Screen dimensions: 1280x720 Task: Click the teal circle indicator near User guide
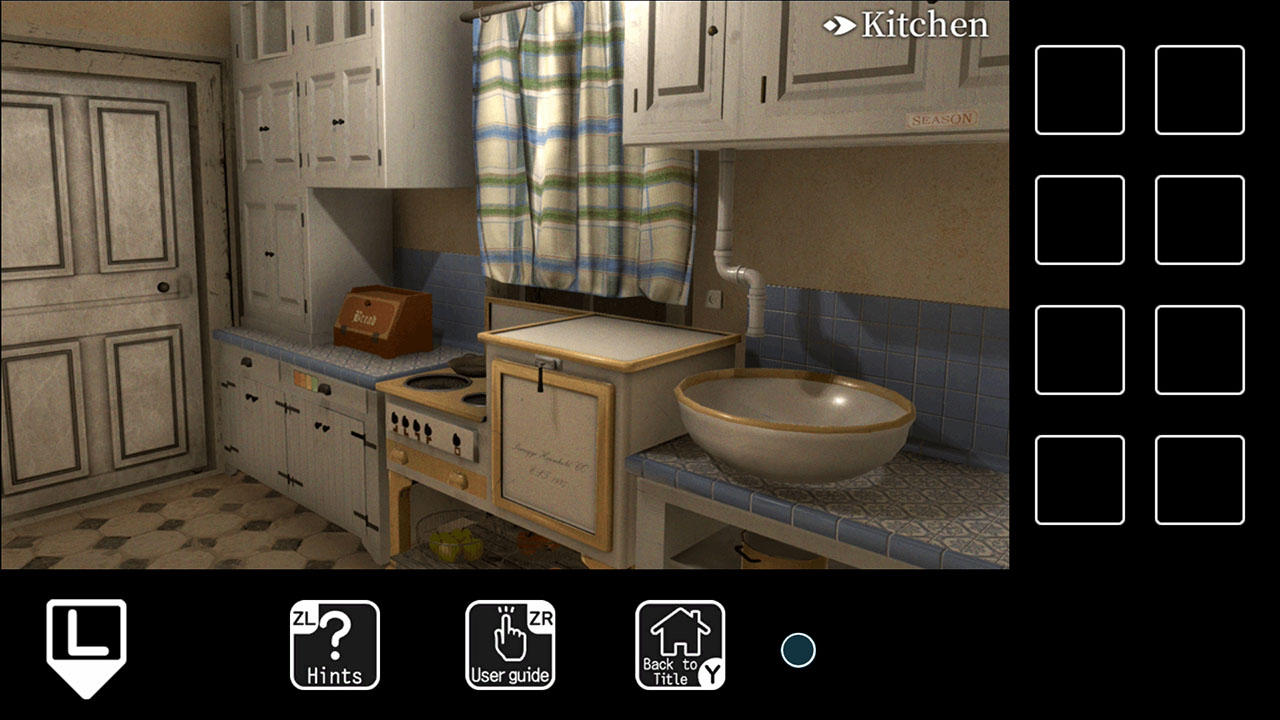tap(797, 650)
